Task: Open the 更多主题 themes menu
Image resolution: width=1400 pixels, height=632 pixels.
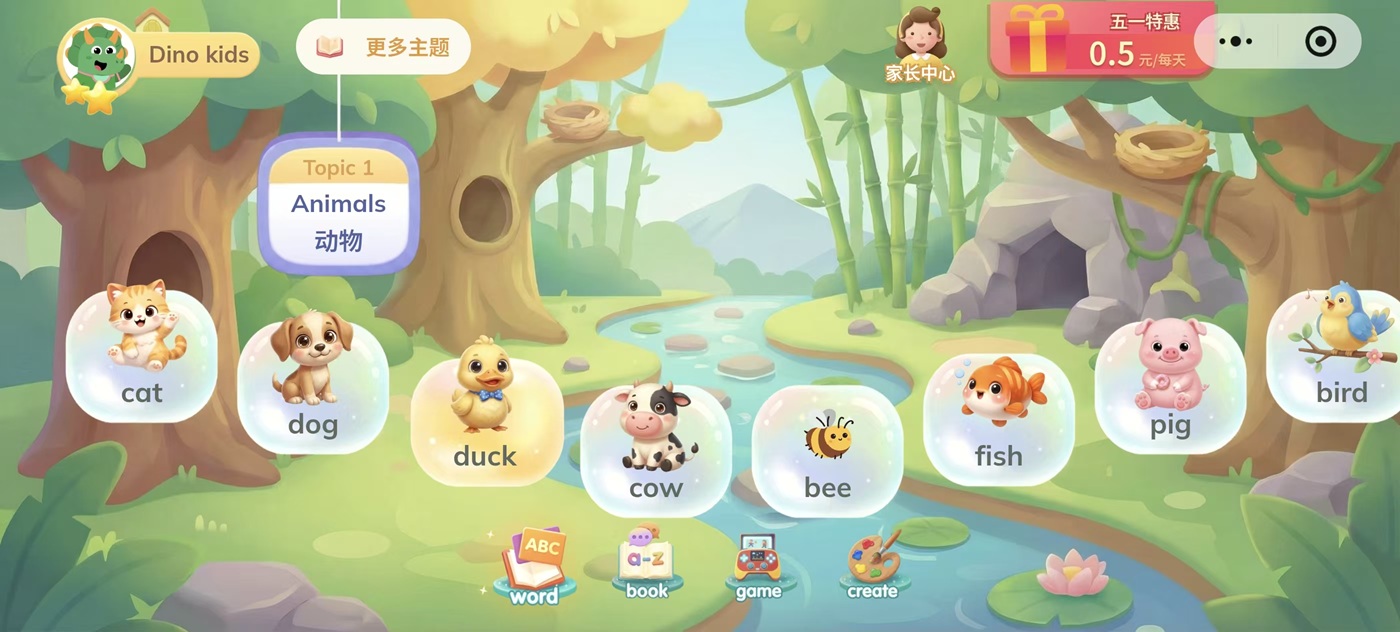Action: coord(383,47)
